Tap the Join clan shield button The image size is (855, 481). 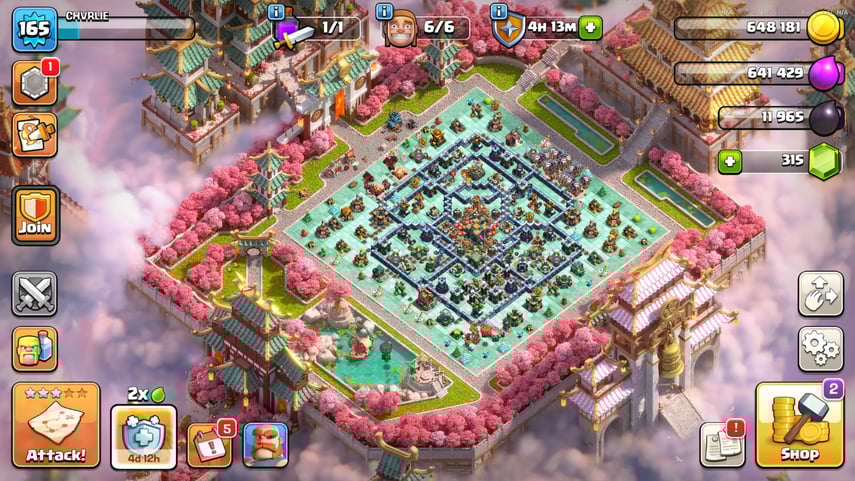click(35, 215)
